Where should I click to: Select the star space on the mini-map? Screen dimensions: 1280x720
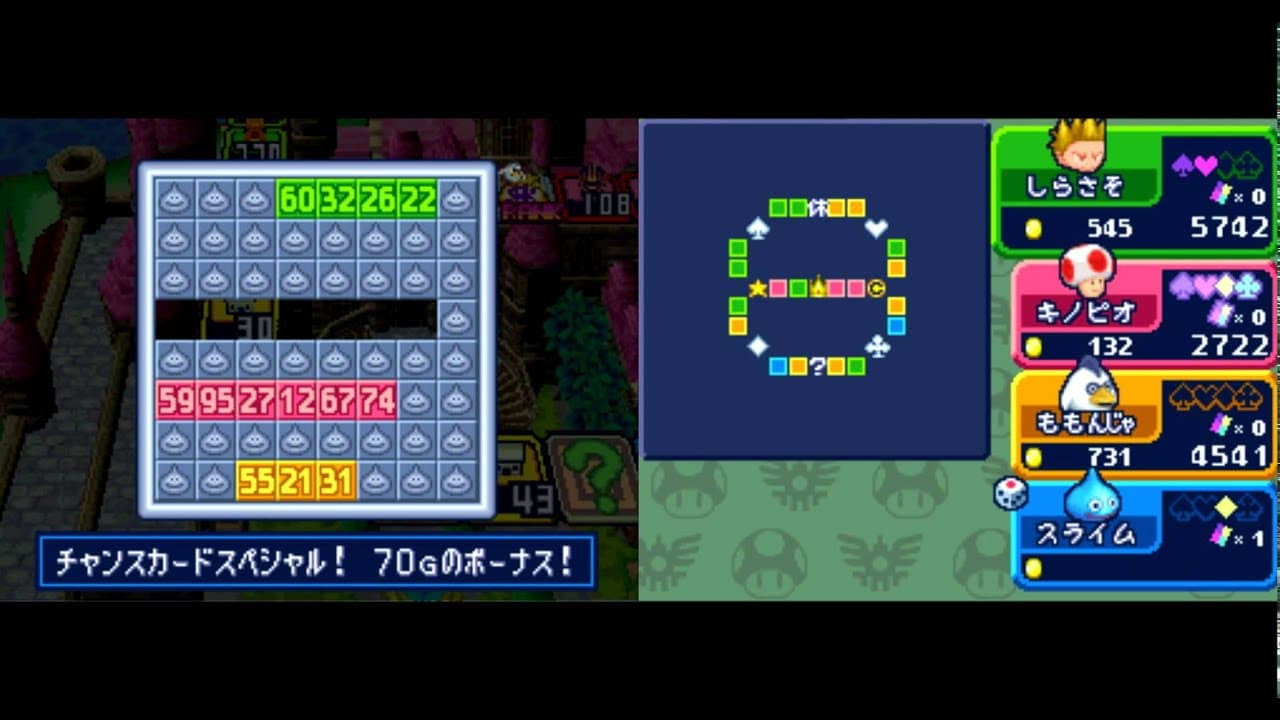click(x=757, y=286)
